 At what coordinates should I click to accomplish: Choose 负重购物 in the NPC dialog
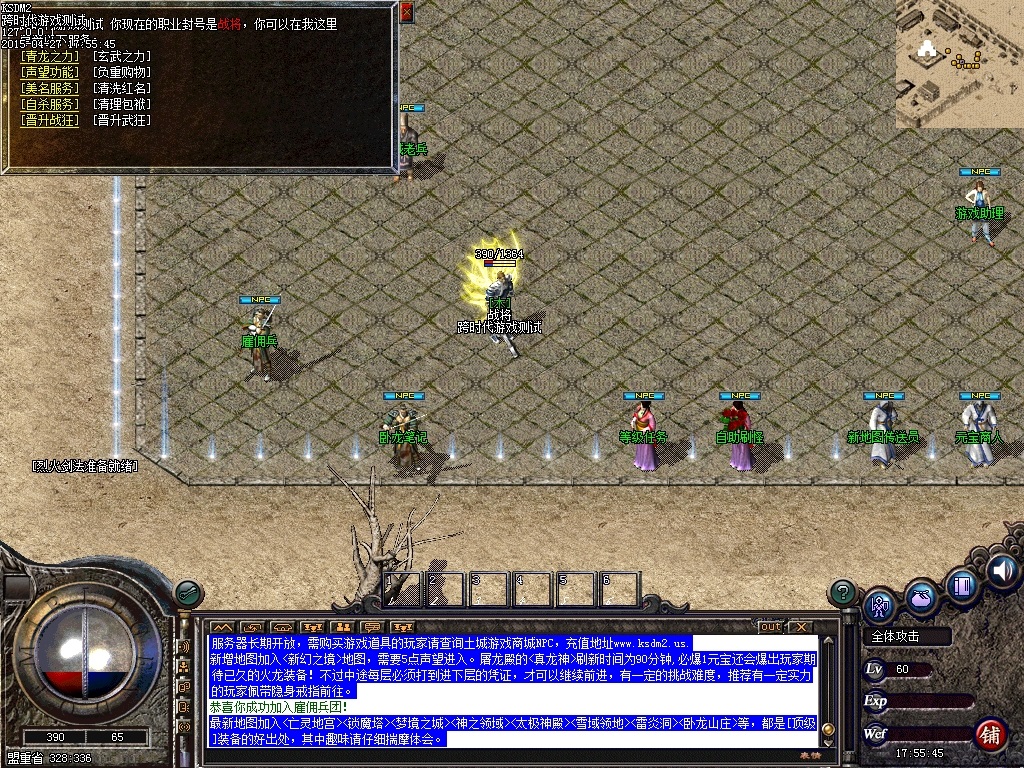[x=122, y=73]
